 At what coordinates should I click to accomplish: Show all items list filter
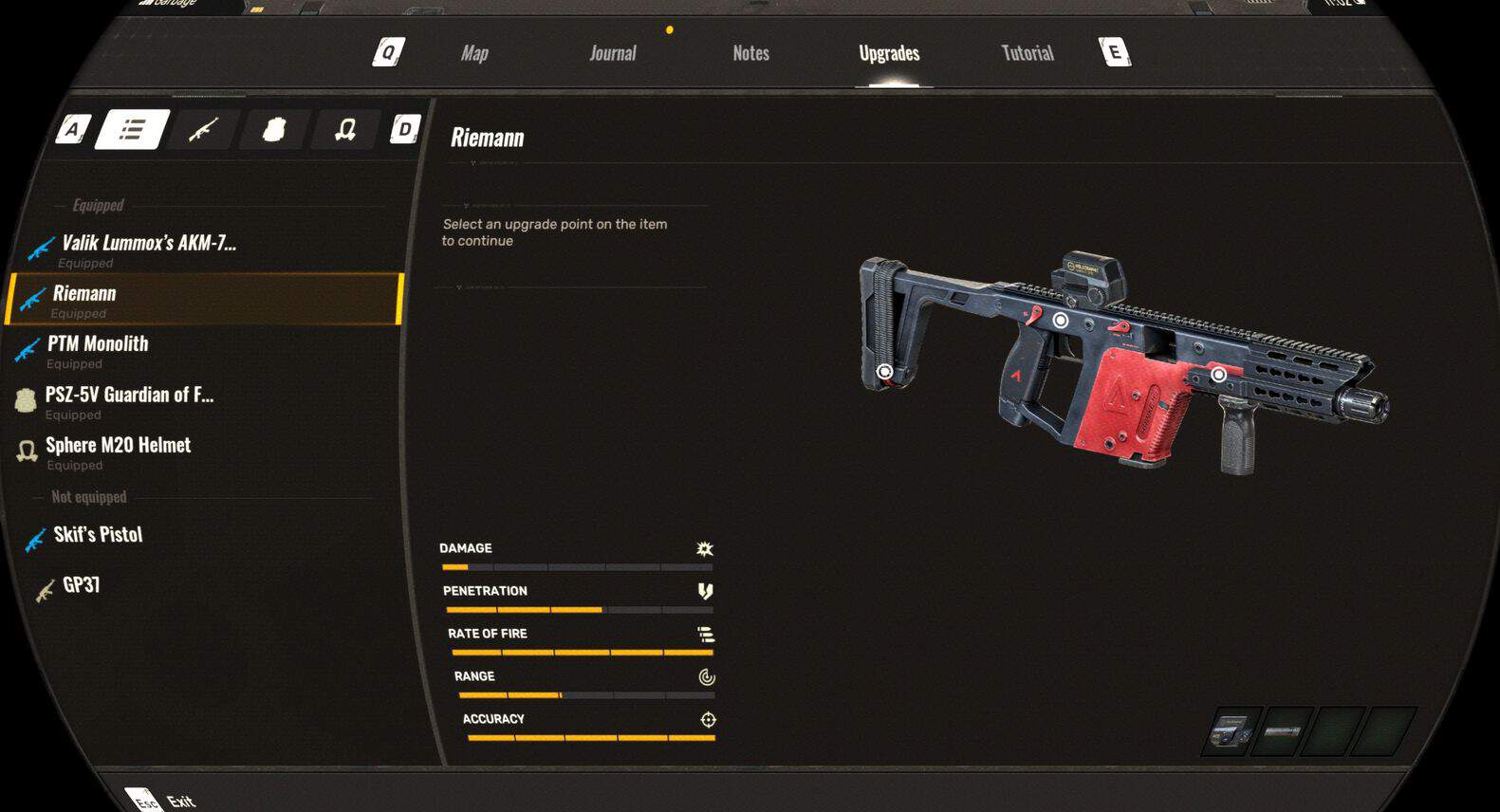coord(132,129)
